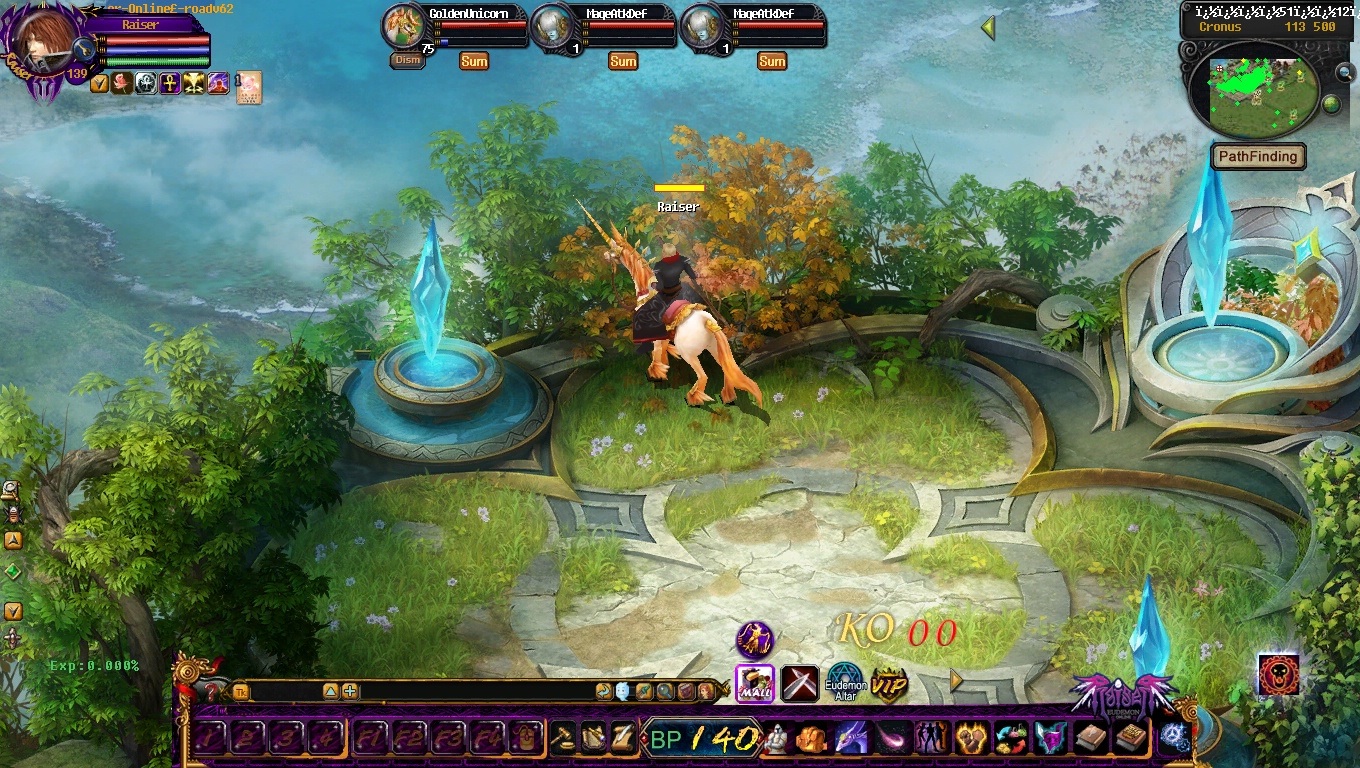Open the world map globe button
The width and height of the screenshot is (1360, 768).
click(1331, 104)
